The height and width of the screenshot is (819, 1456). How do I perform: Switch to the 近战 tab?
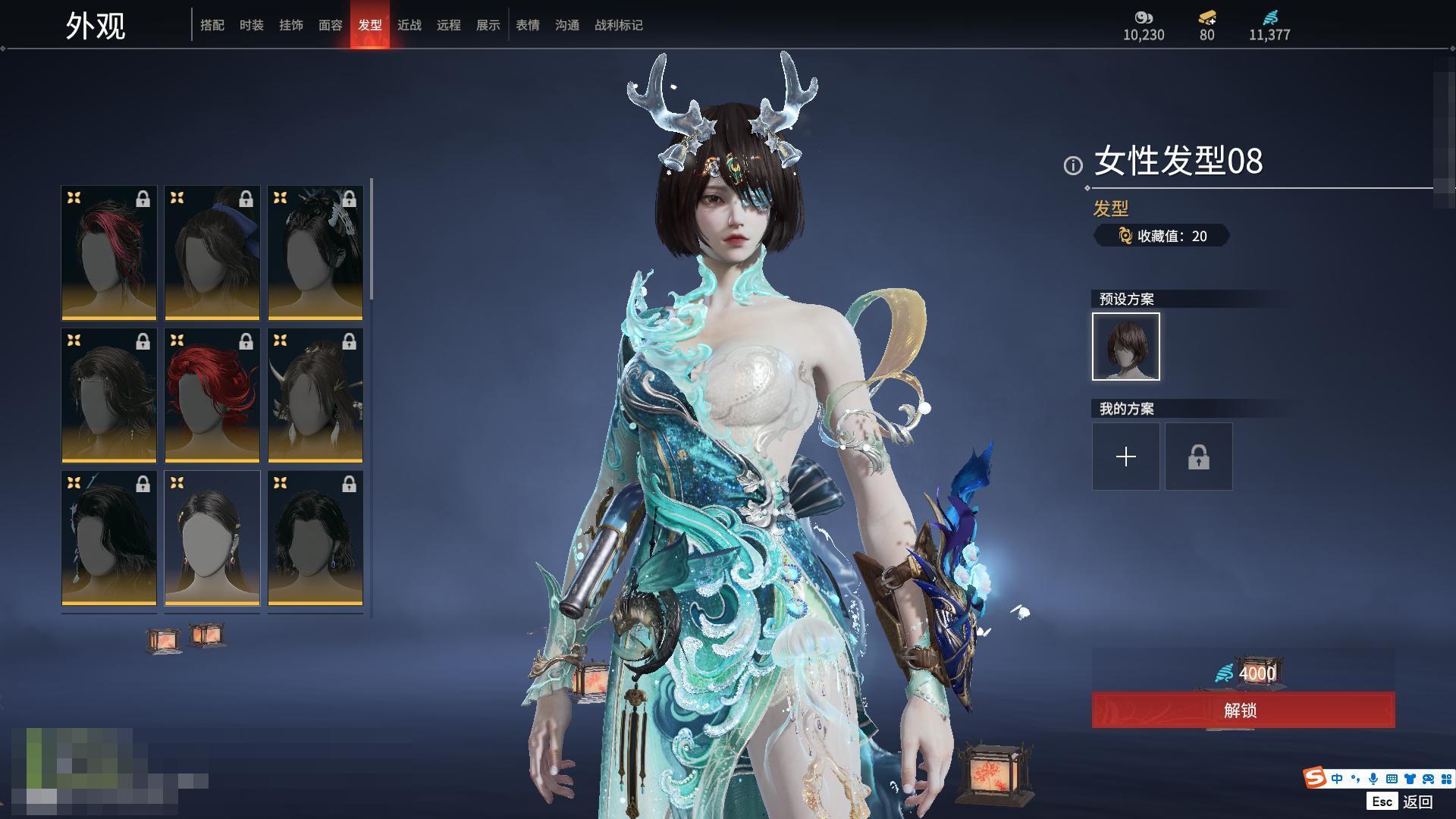[x=409, y=25]
